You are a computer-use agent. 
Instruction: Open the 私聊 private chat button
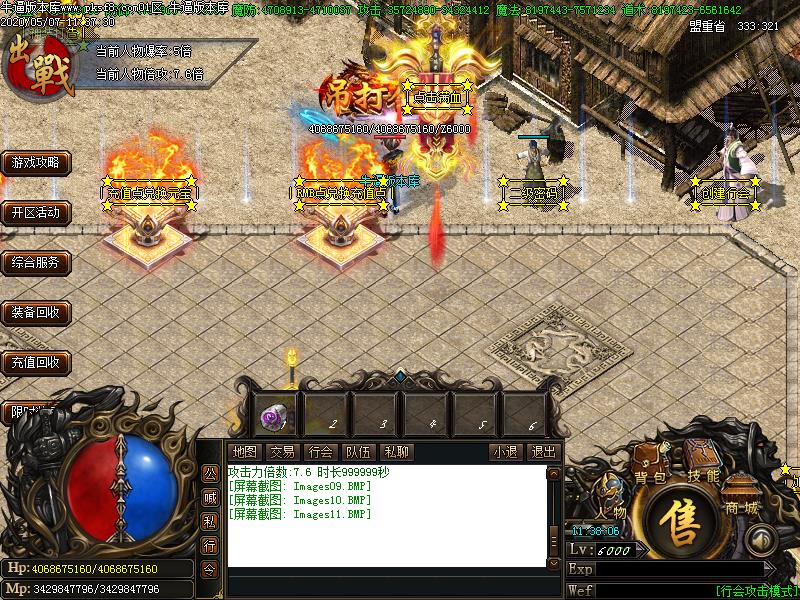(396, 452)
